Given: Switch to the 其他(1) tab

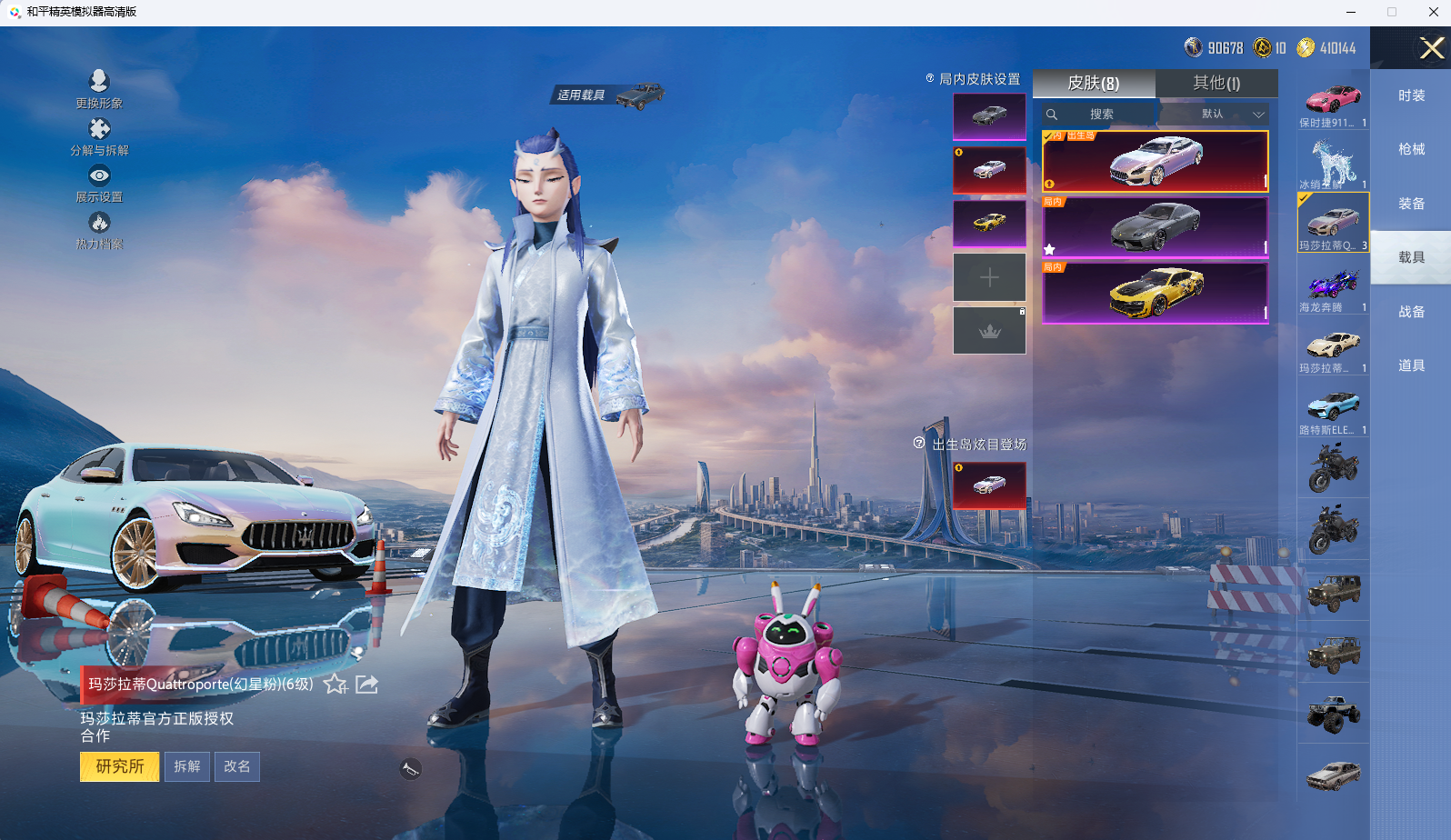Looking at the screenshot, I should click(1216, 84).
